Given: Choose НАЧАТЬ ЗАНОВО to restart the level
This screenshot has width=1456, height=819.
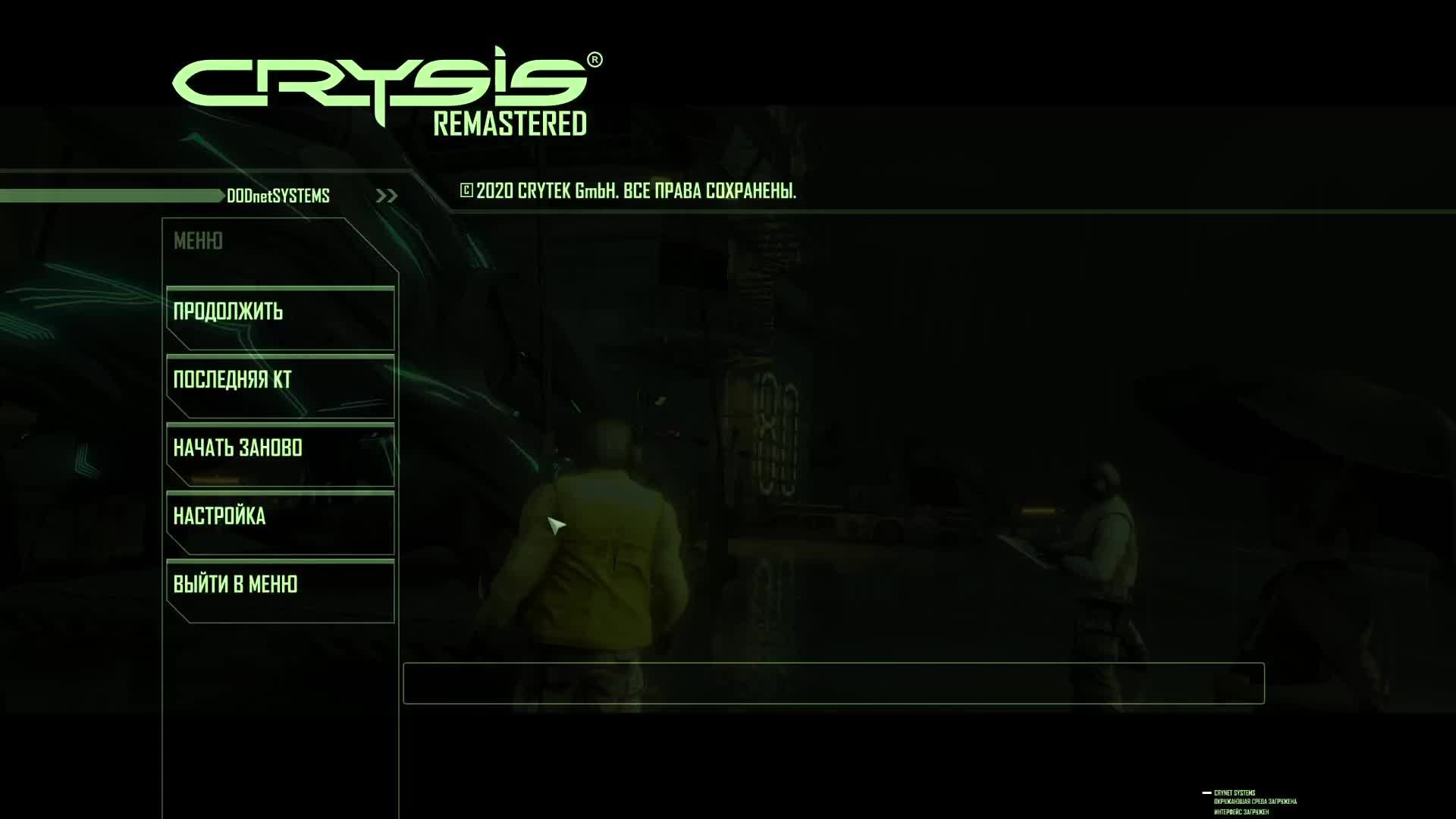Looking at the screenshot, I should 239,447.
